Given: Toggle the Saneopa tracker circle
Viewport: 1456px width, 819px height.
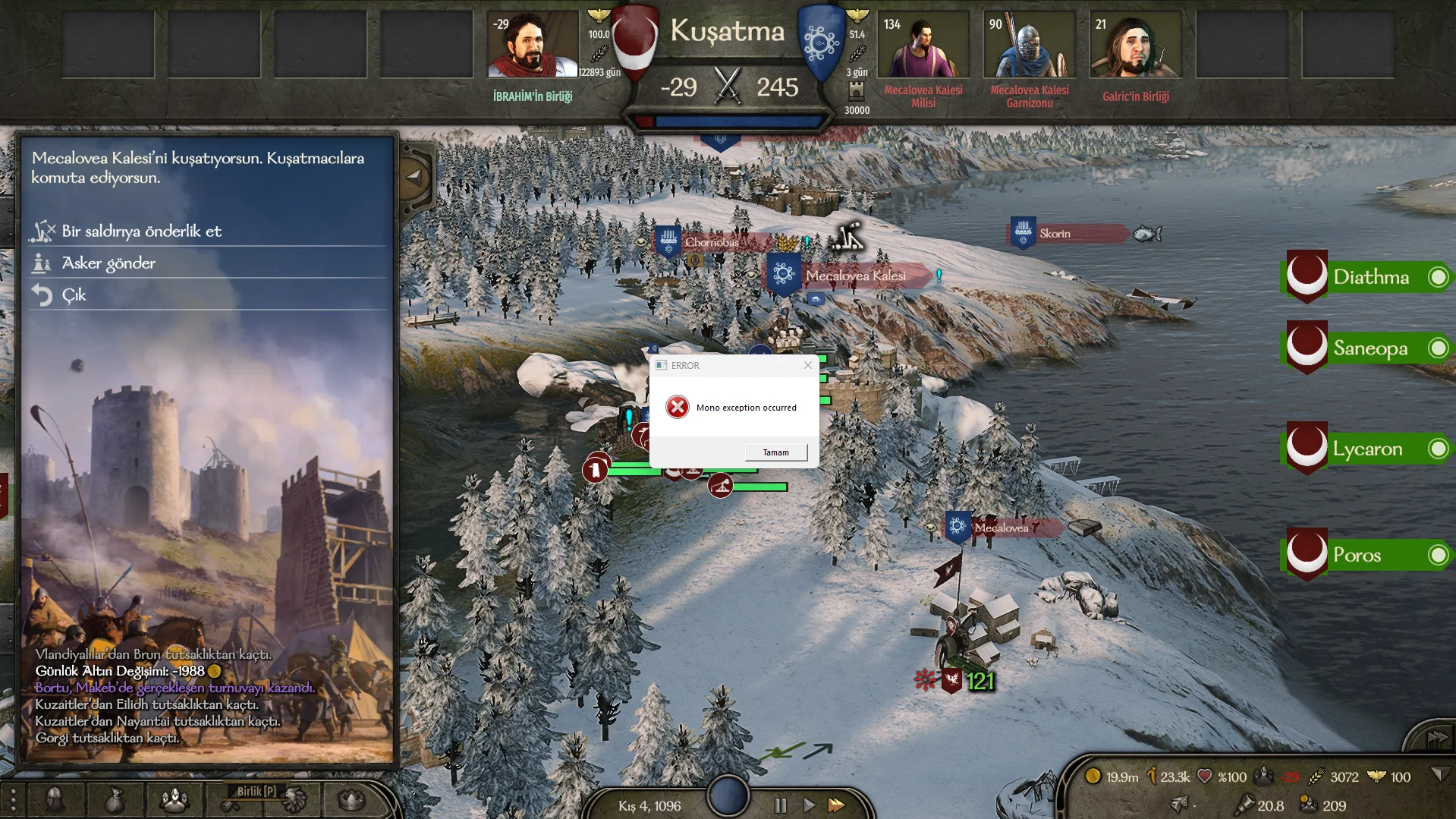Looking at the screenshot, I should pos(1438,348).
